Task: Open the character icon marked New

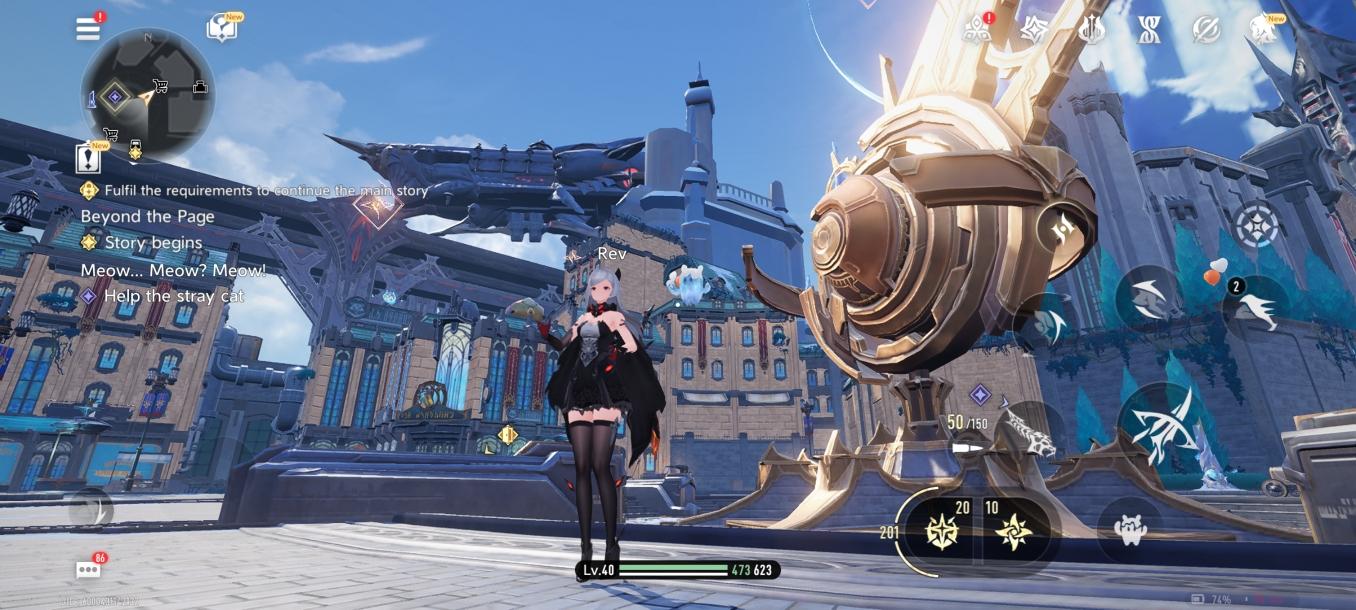Action: tap(1263, 30)
